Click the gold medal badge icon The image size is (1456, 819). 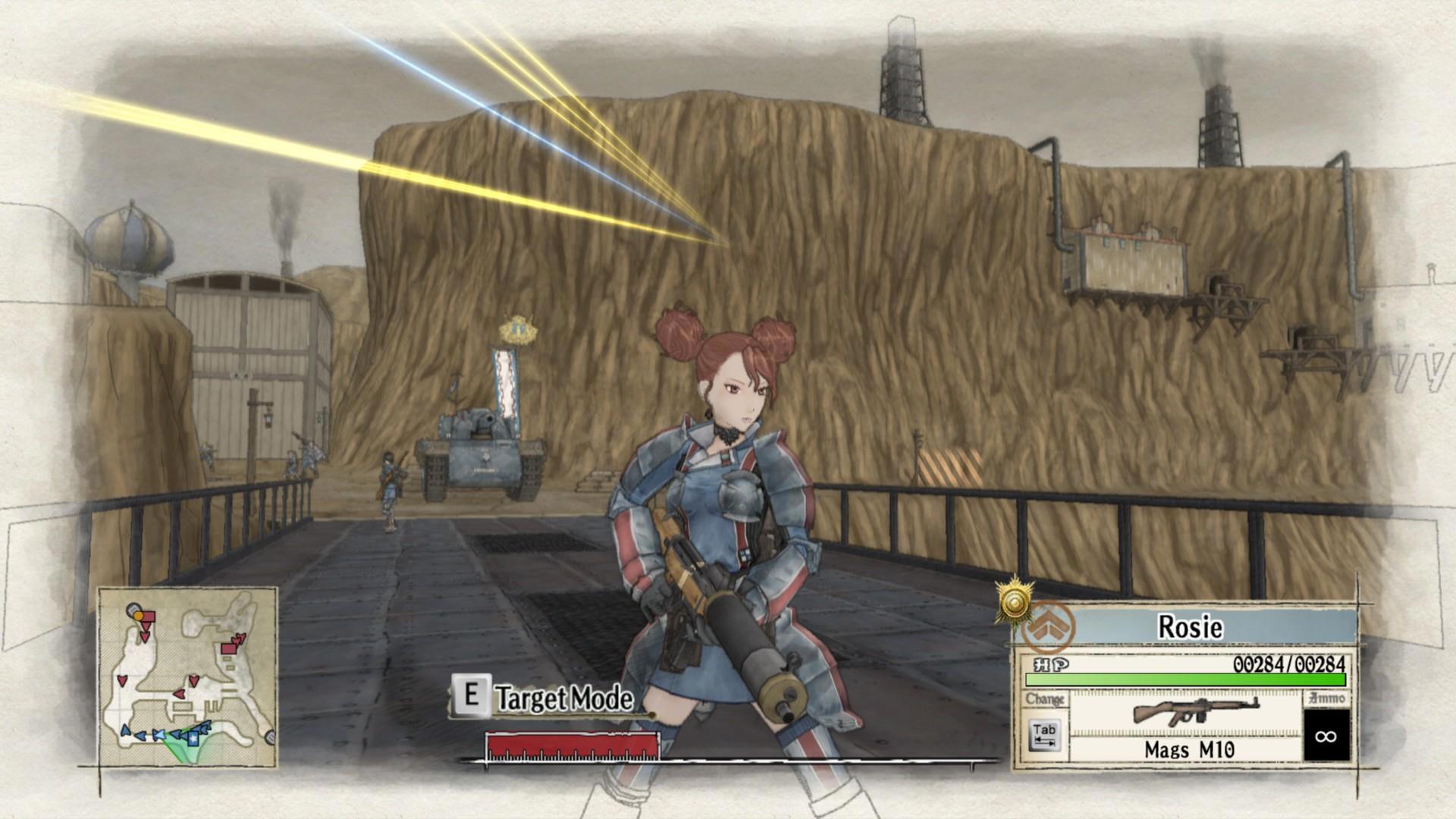click(x=1015, y=603)
